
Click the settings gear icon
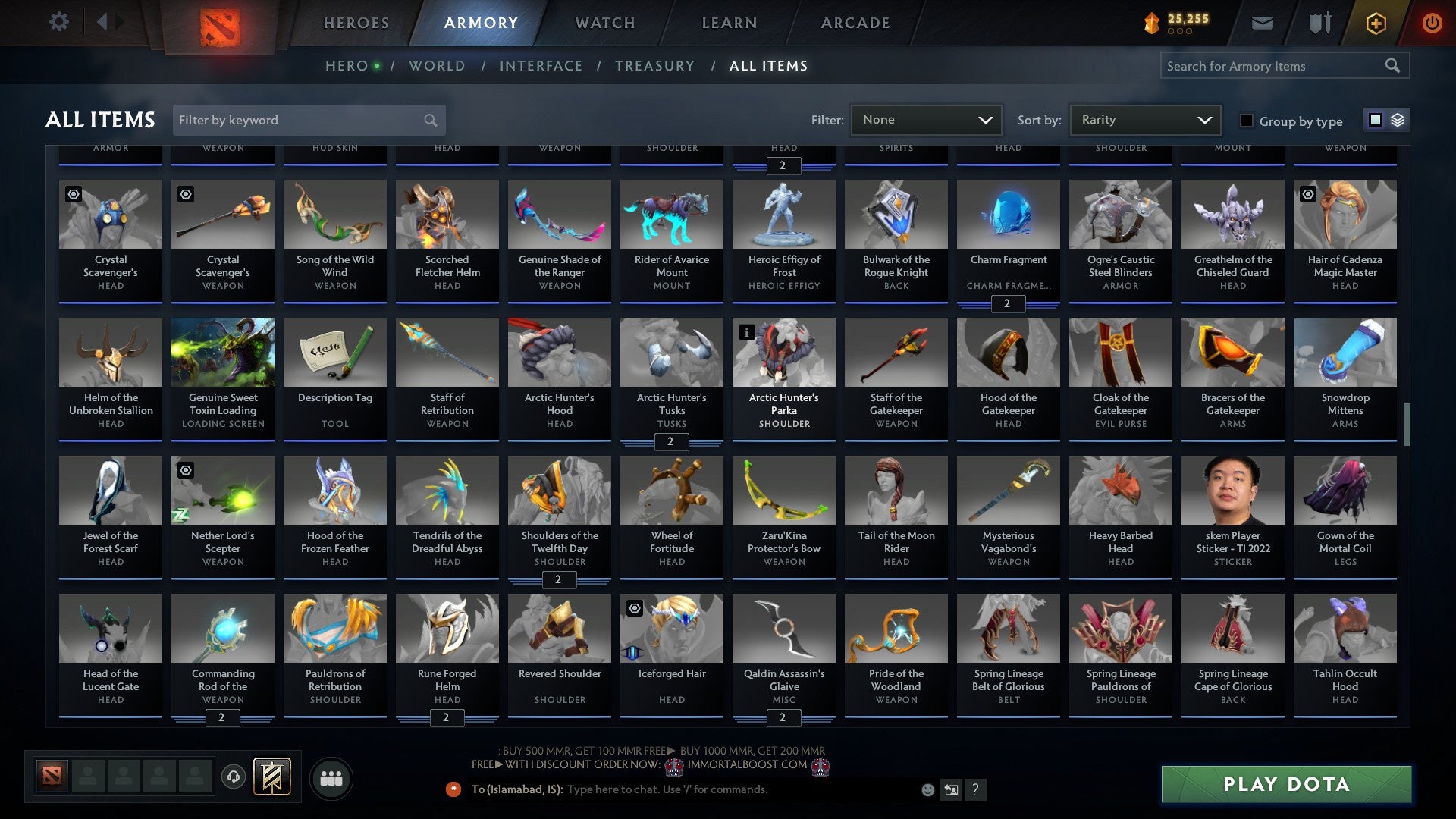pos(58,22)
